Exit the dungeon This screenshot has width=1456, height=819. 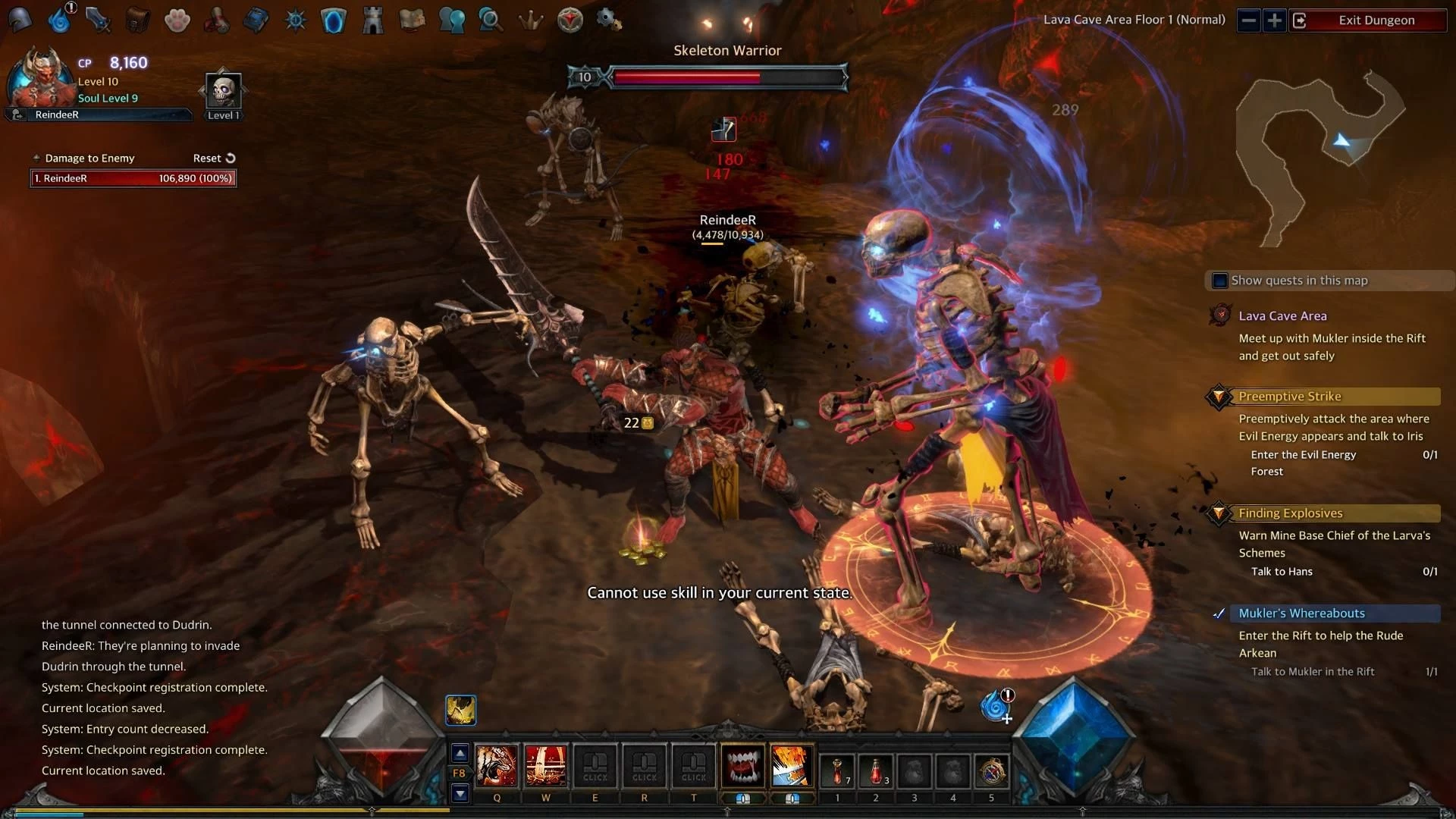[1376, 20]
